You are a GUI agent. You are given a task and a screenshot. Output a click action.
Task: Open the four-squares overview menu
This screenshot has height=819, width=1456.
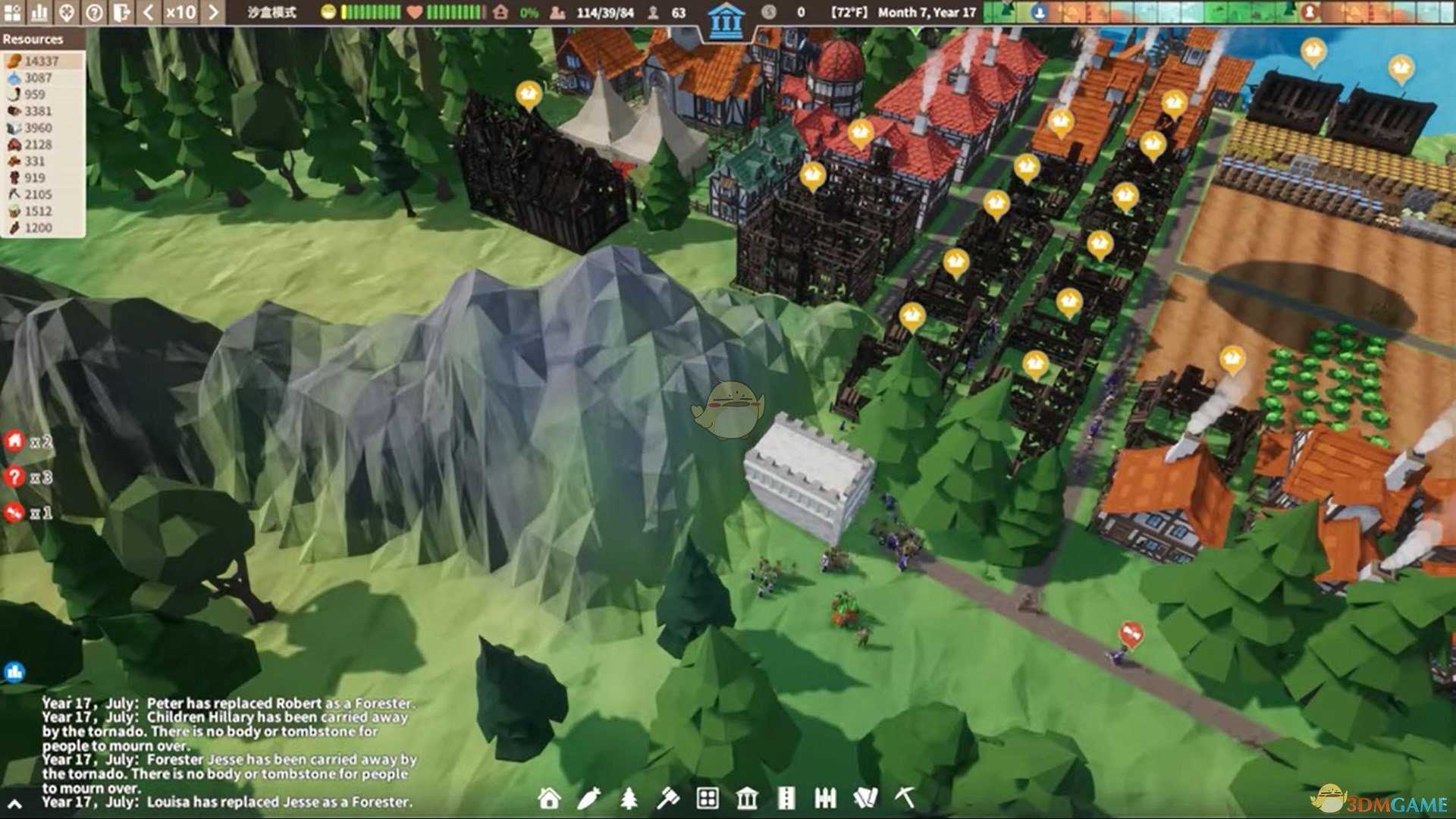pos(12,12)
